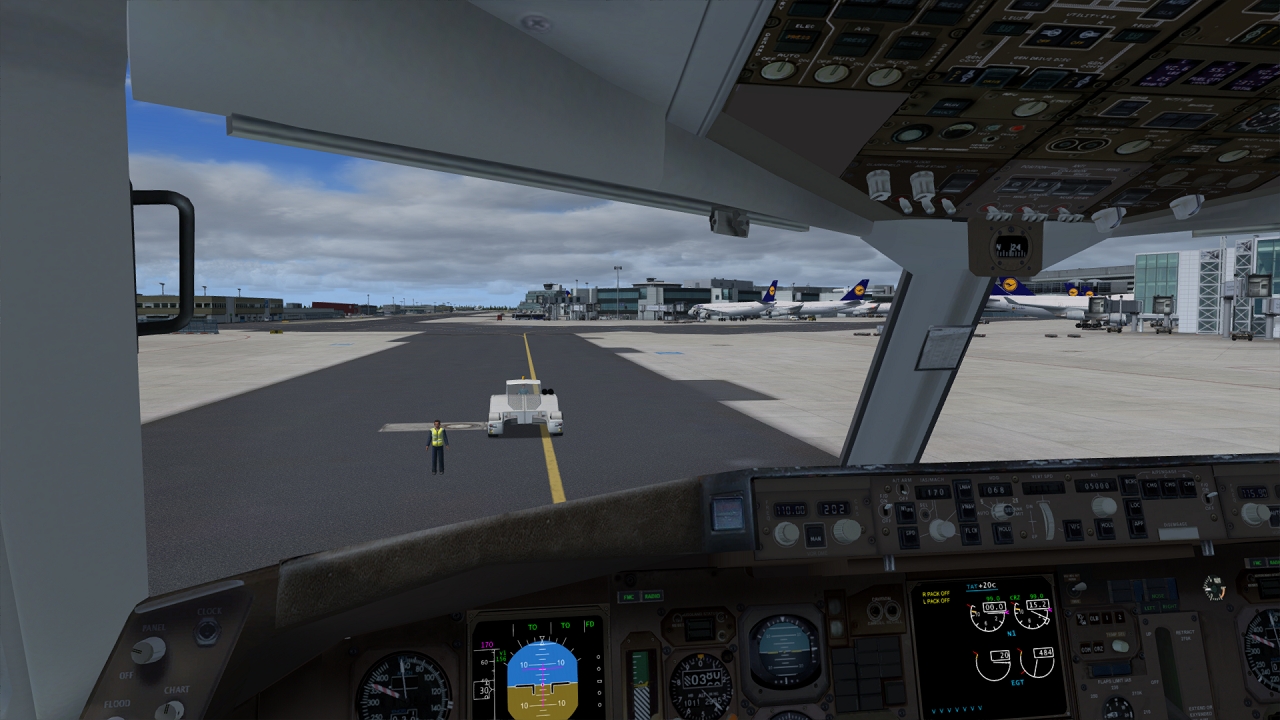
Task: Engage the LNAV autopilot mode button
Action: point(963,489)
